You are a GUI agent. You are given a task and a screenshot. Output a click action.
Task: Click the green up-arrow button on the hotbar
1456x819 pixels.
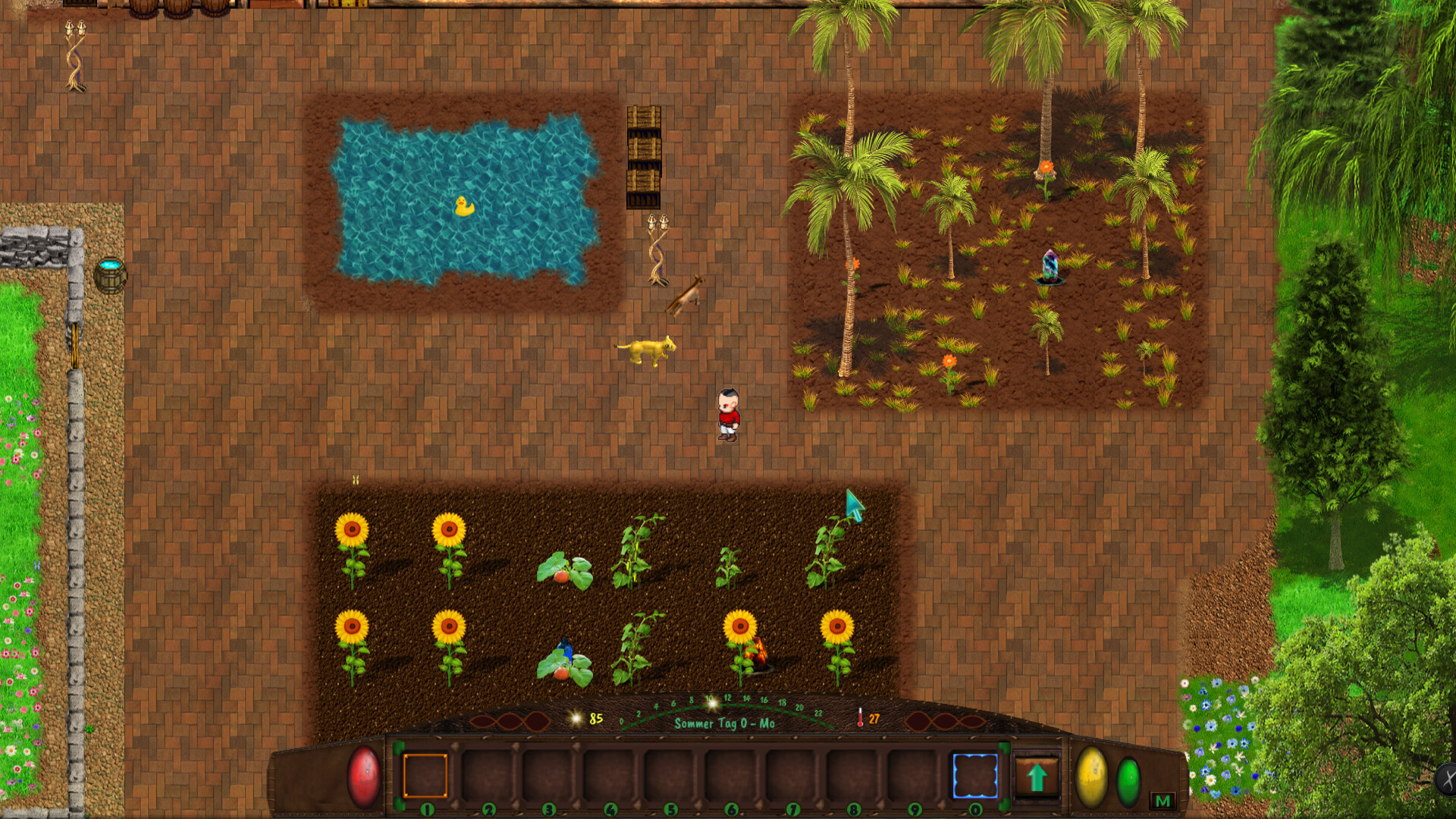click(1038, 778)
